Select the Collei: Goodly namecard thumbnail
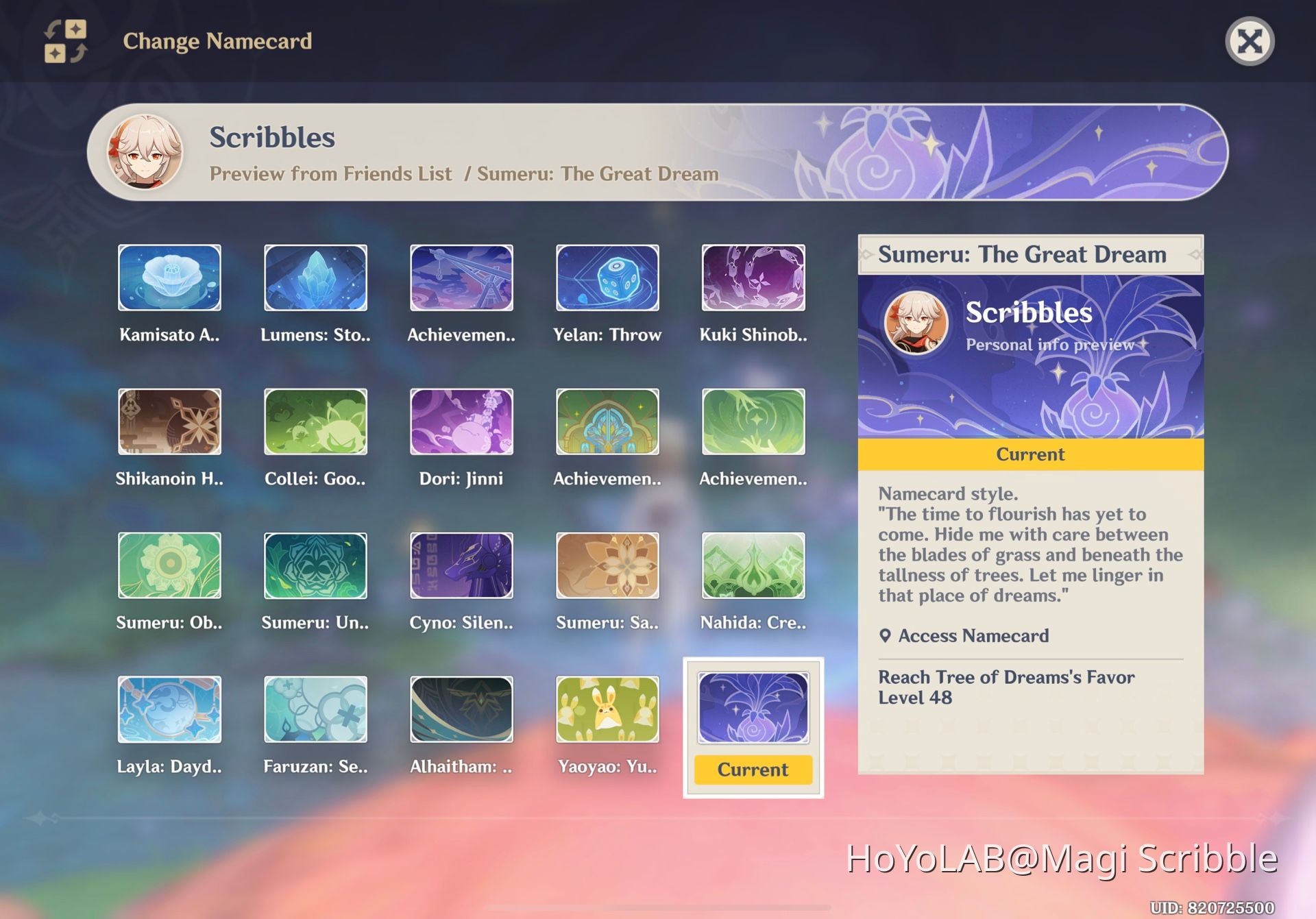The height and width of the screenshot is (919, 1316). [x=315, y=422]
